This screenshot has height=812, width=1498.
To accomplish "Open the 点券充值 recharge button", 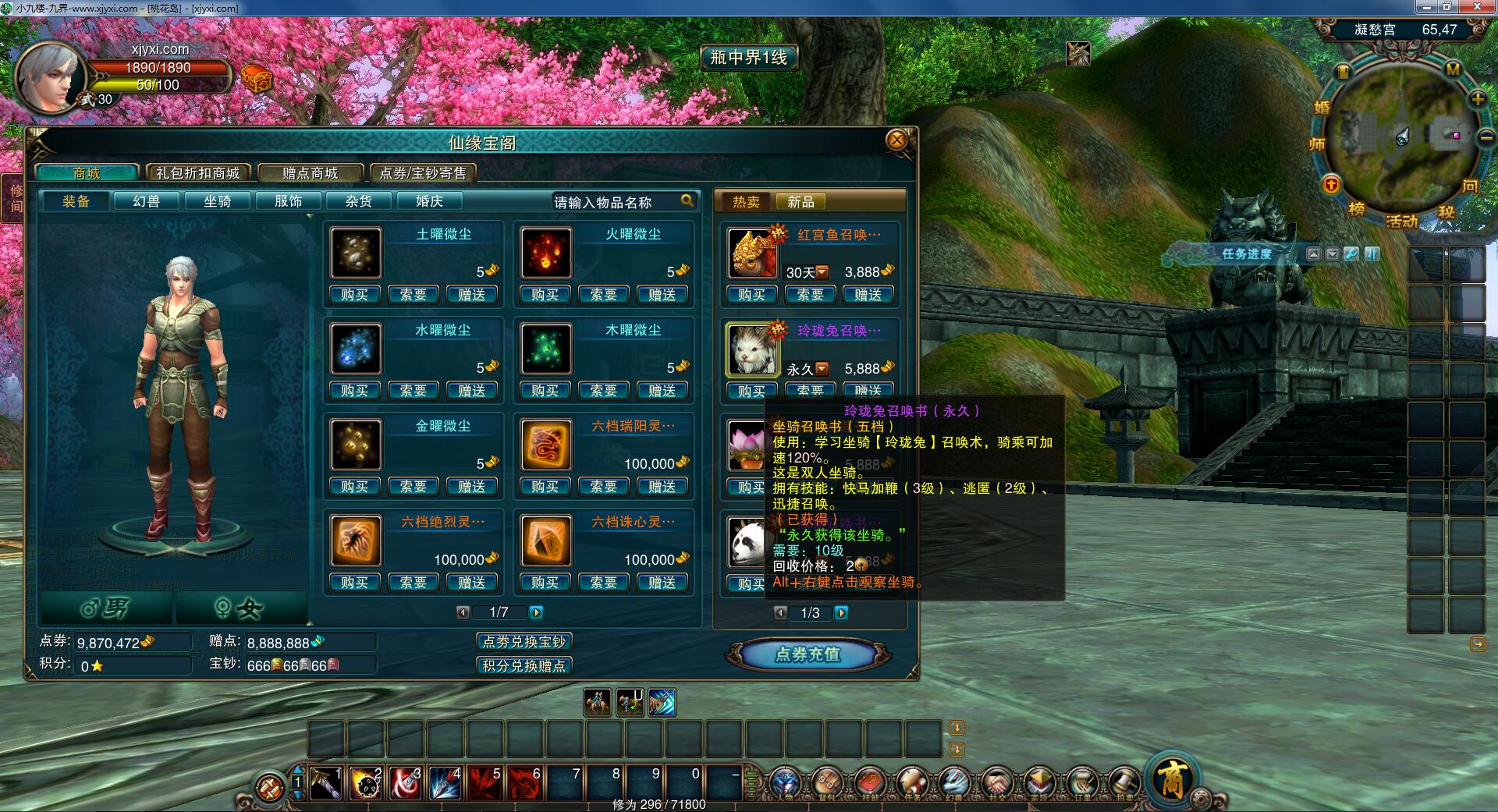I will click(808, 654).
